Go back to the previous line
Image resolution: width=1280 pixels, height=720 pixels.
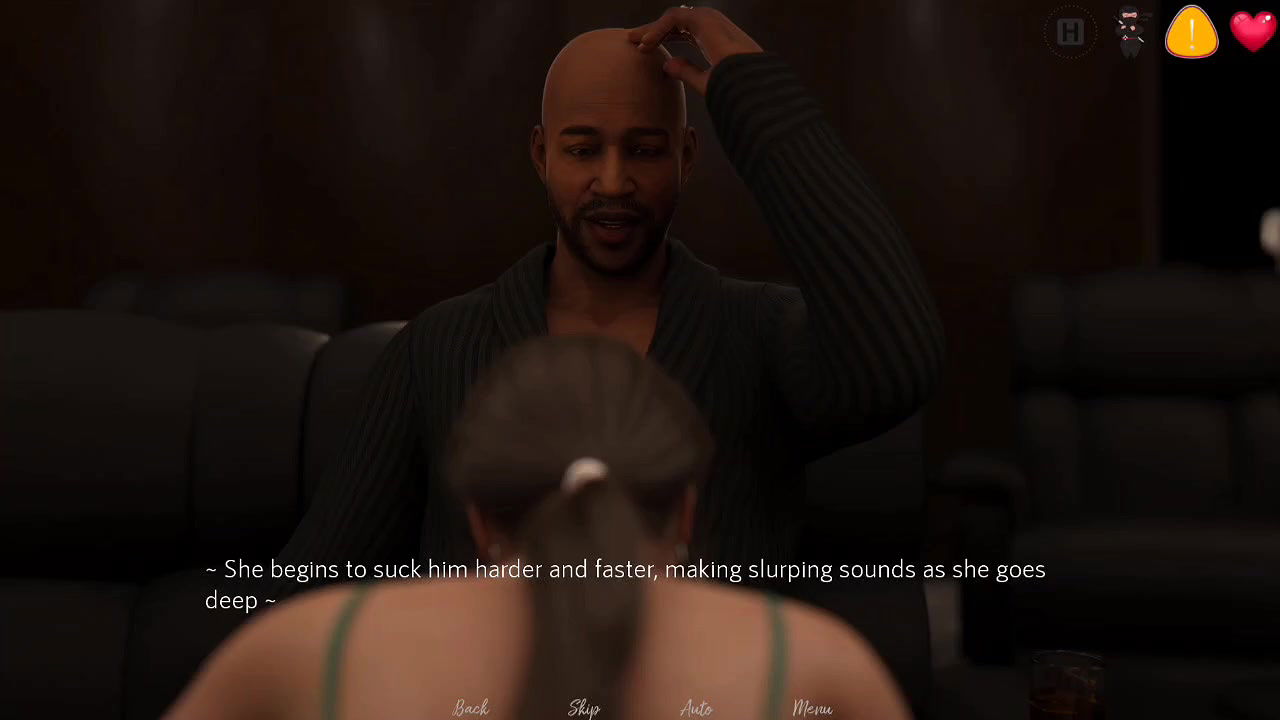[x=471, y=708]
